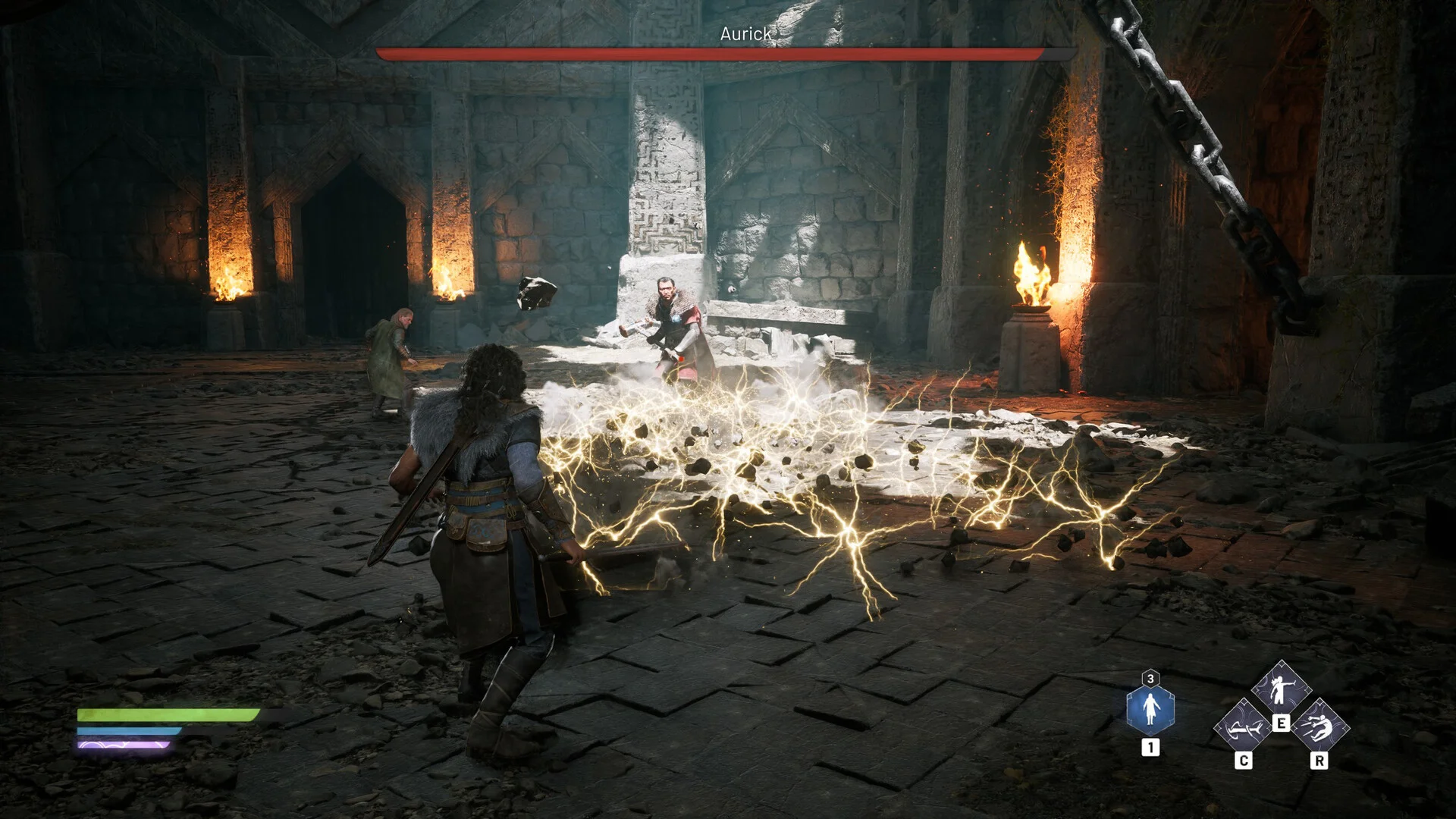Activate the outstretched-arm figure ability
Screen dimensions: 1456x819
[1281, 689]
